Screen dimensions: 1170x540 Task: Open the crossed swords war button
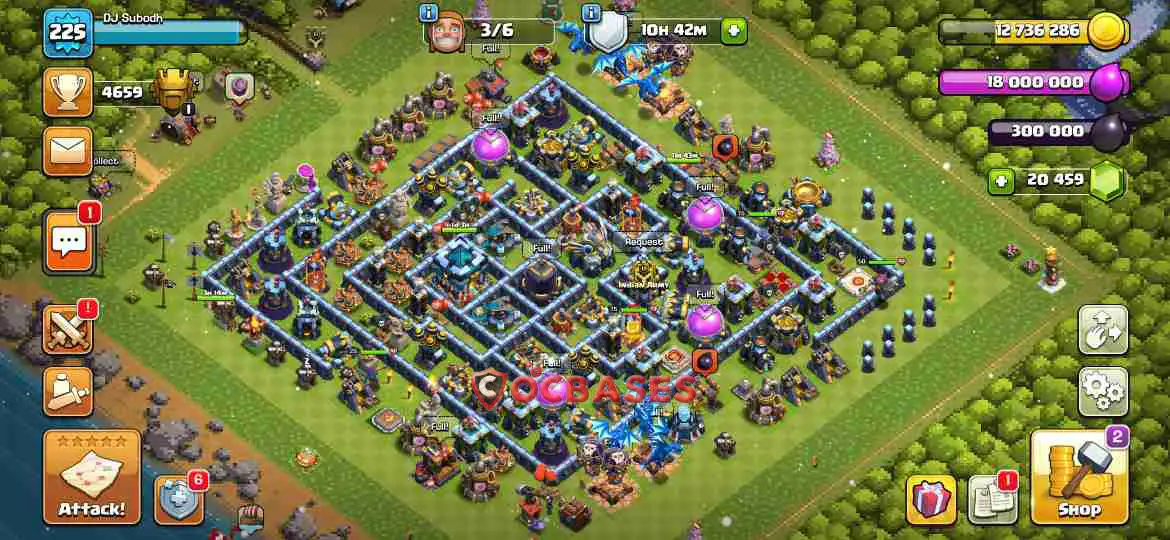(68, 328)
